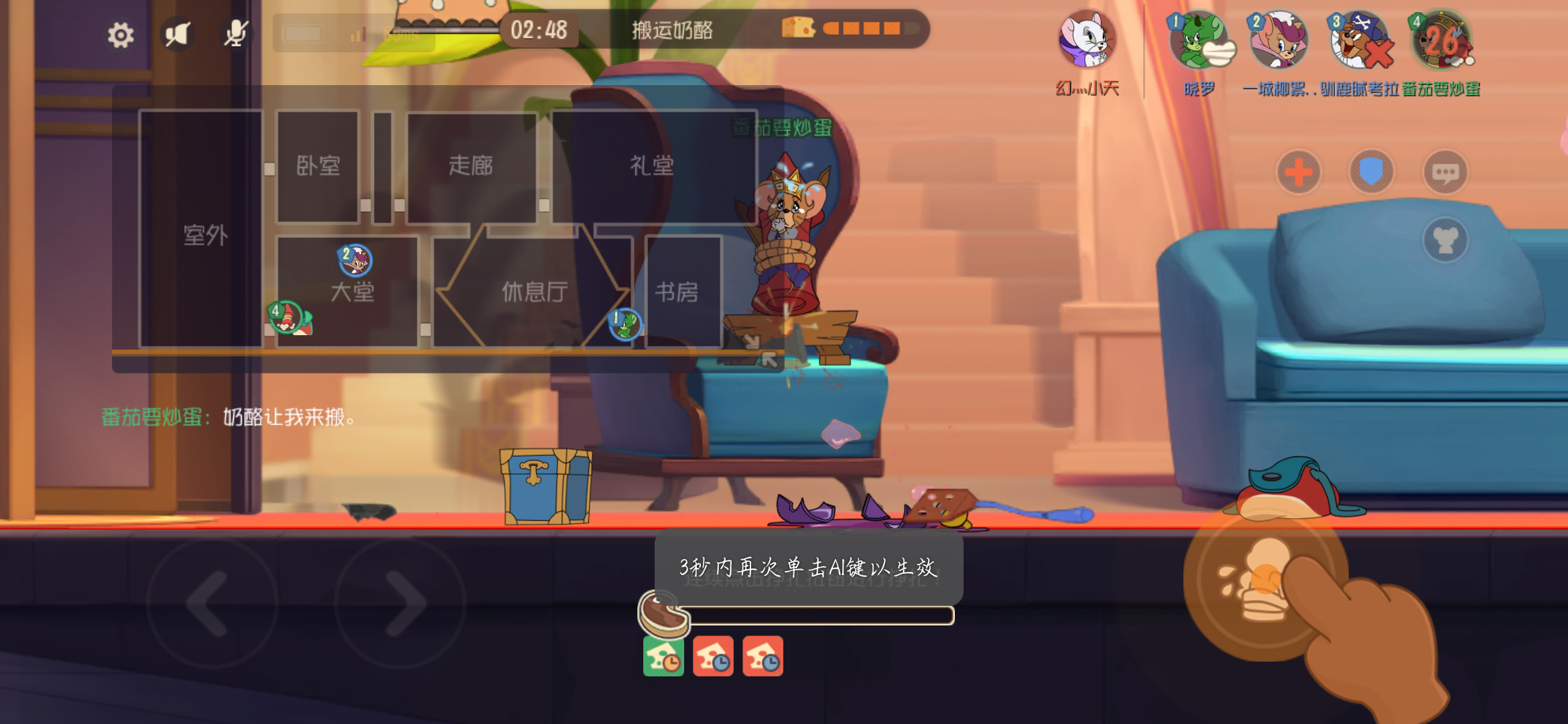This screenshot has width=1568, height=724.
Task: Click the red plus healing icon
Action: click(1299, 171)
